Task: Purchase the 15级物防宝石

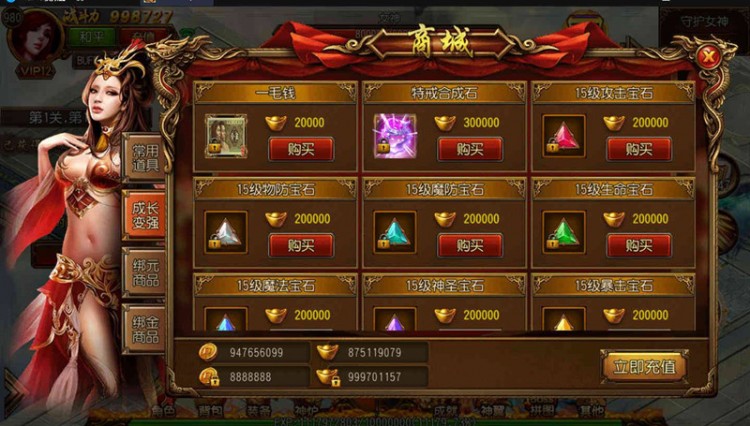Action: 300,245
